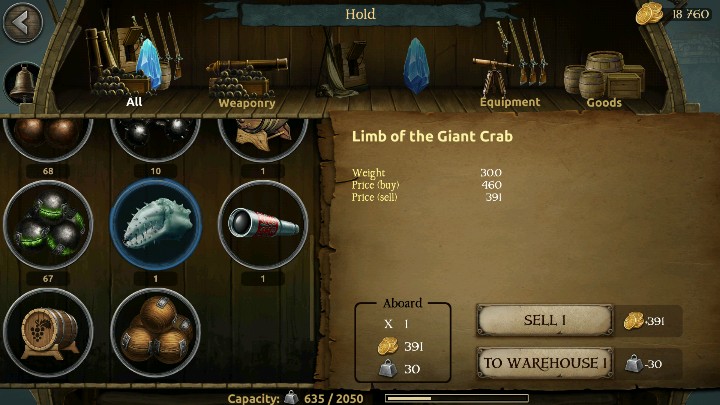The height and width of the screenshot is (405, 720).
Task: Send one item to the warehouse
Action: 545,363
